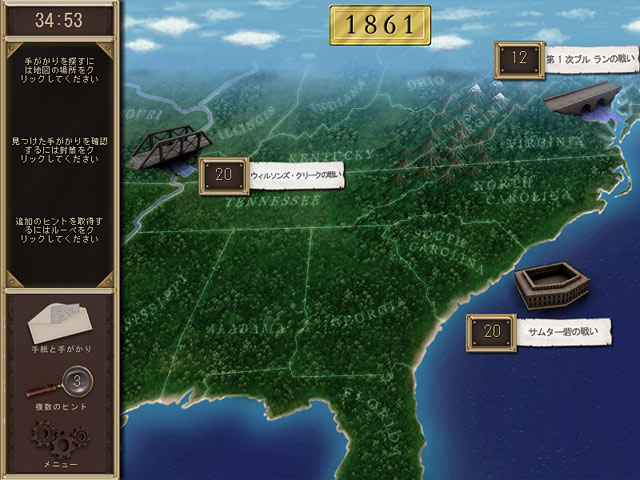
Task: Click the Fort Sumter fortress icon
Action: tap(547, 286)
